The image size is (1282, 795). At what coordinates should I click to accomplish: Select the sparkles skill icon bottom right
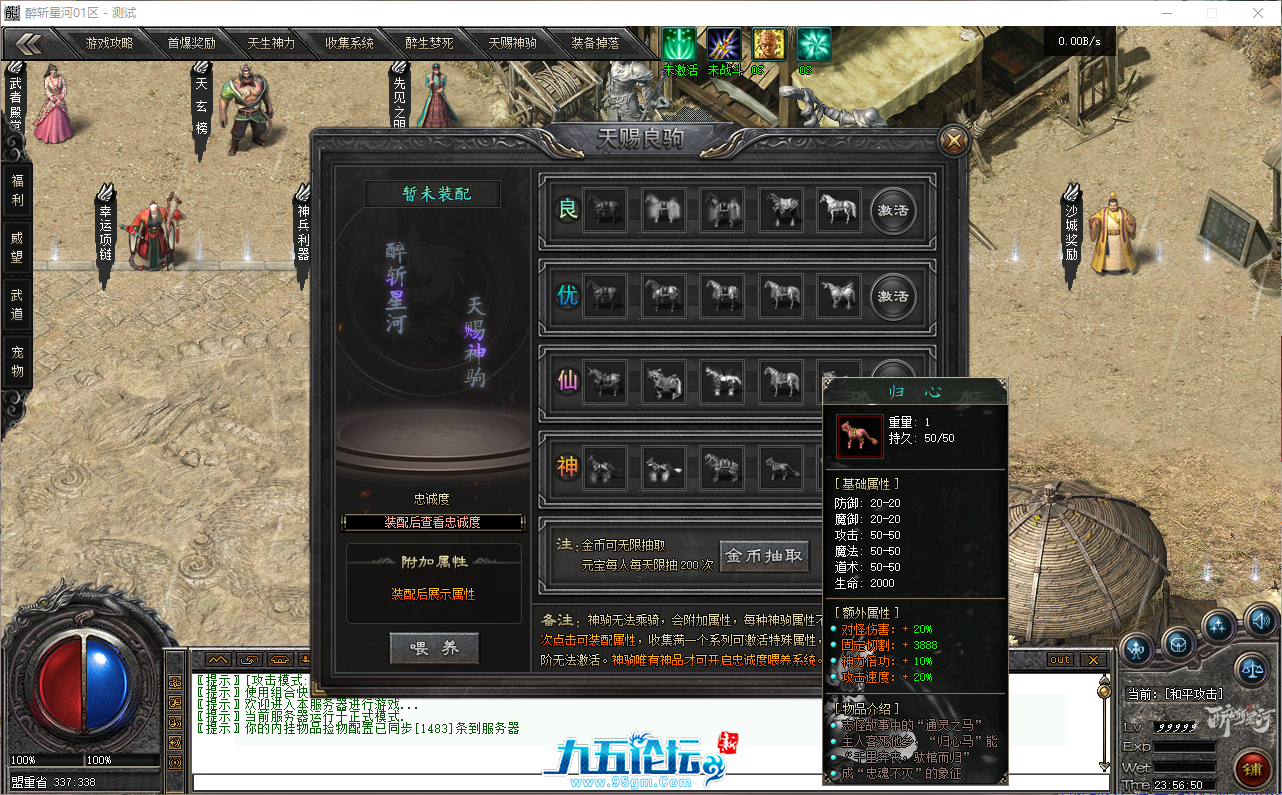tap(1217, 625)
